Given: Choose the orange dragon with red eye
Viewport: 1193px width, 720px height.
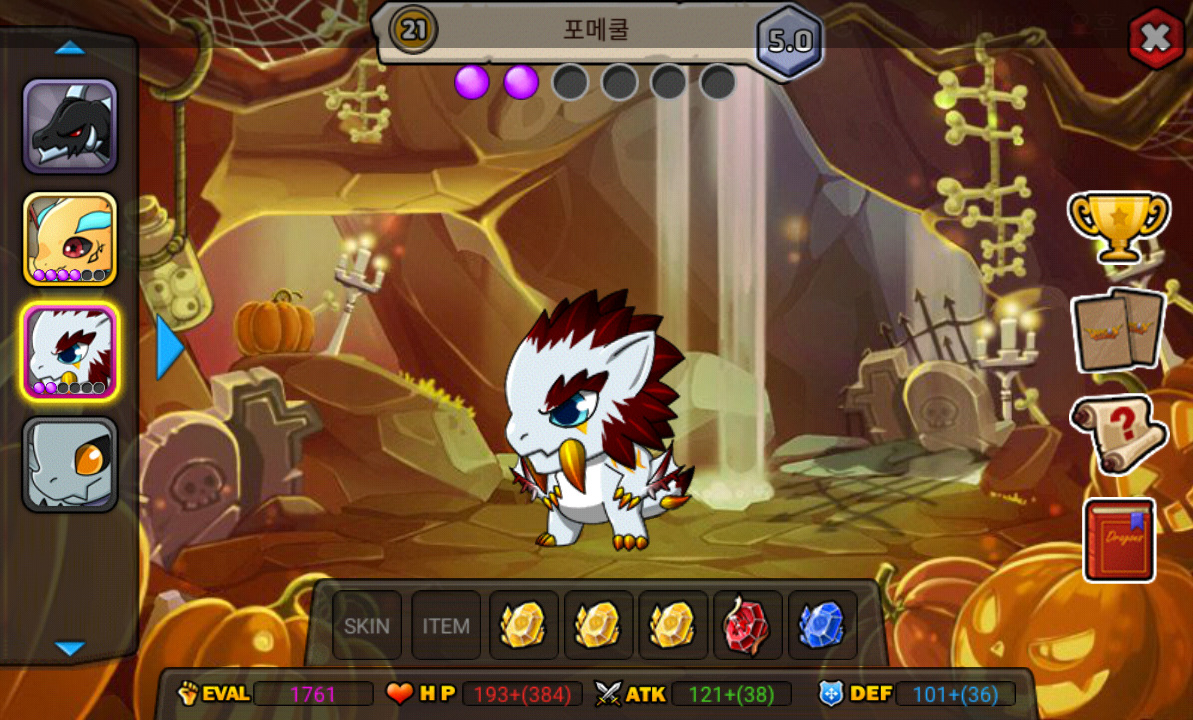Looking at the screenshot, I should (x=70, y=239).
